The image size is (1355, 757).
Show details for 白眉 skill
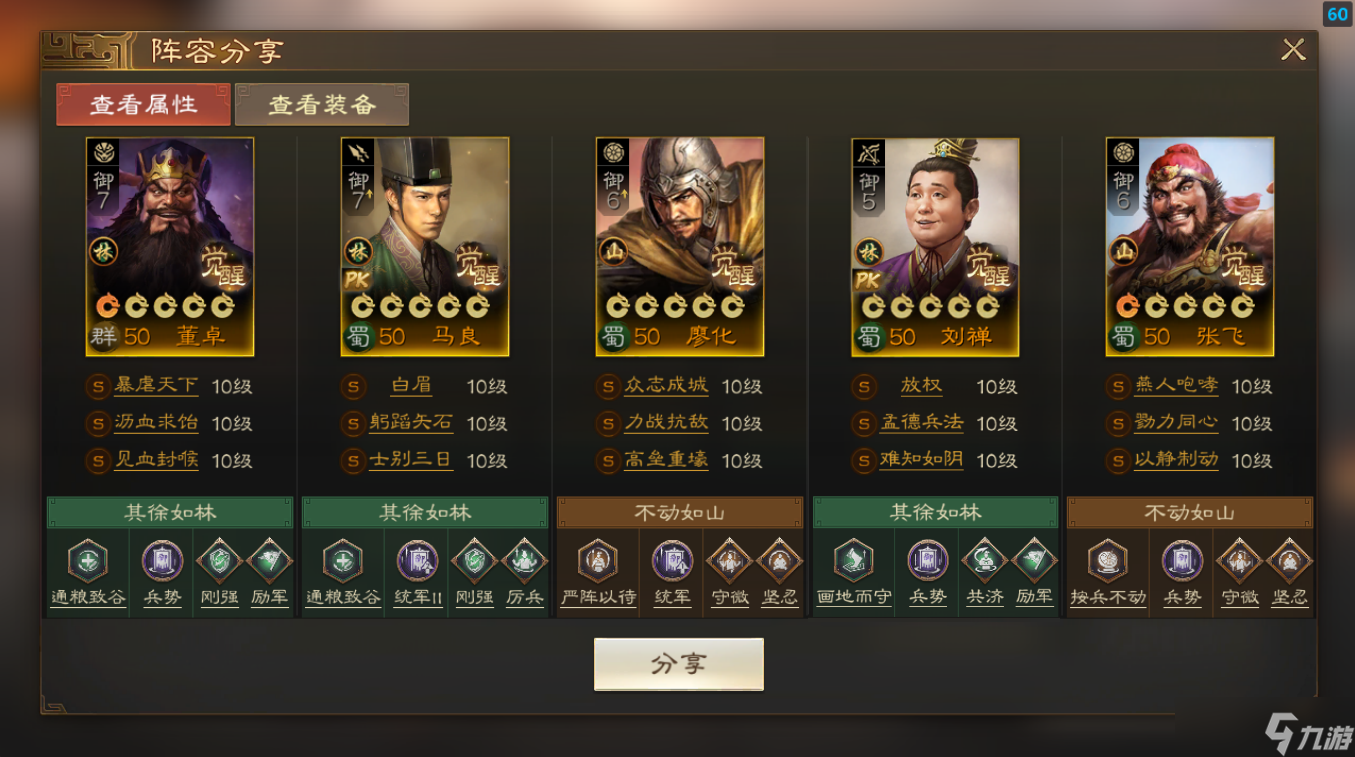[411, 386]
